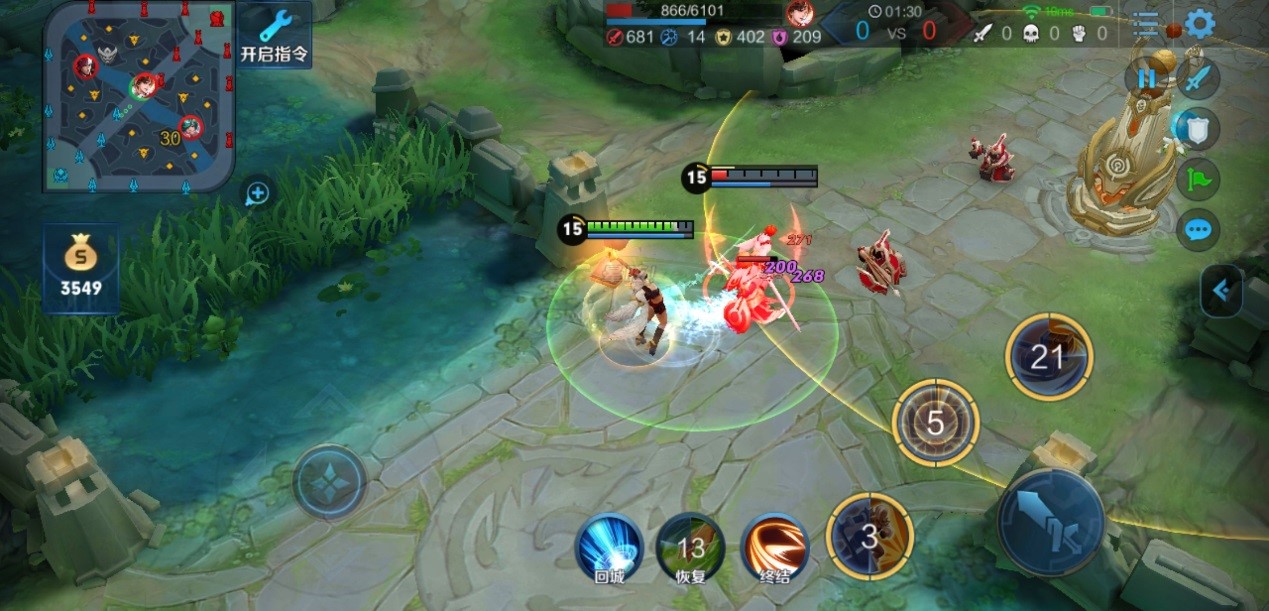Send the shield defend signal
This screenshot has width=1269, height=611.
tap(1197, 129)
